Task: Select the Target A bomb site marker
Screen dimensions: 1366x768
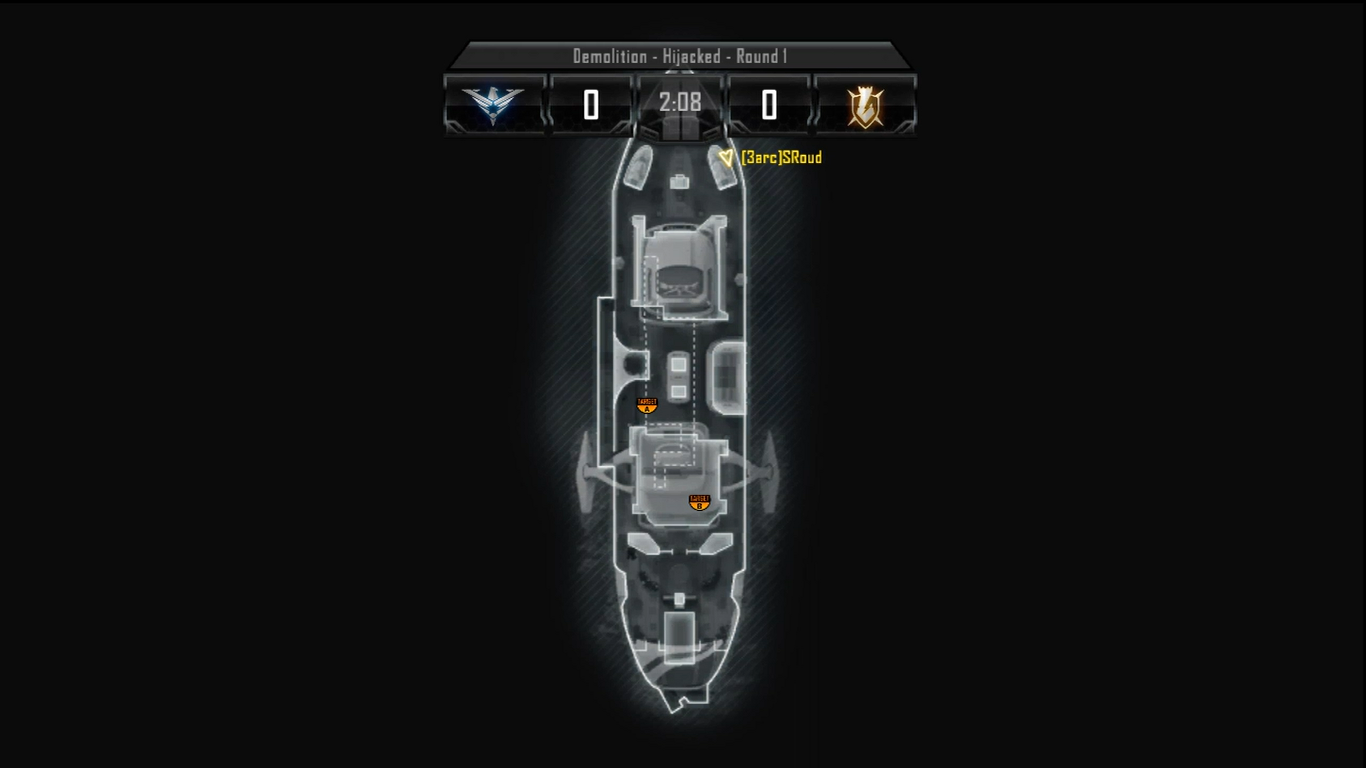Action: [647, 405]
